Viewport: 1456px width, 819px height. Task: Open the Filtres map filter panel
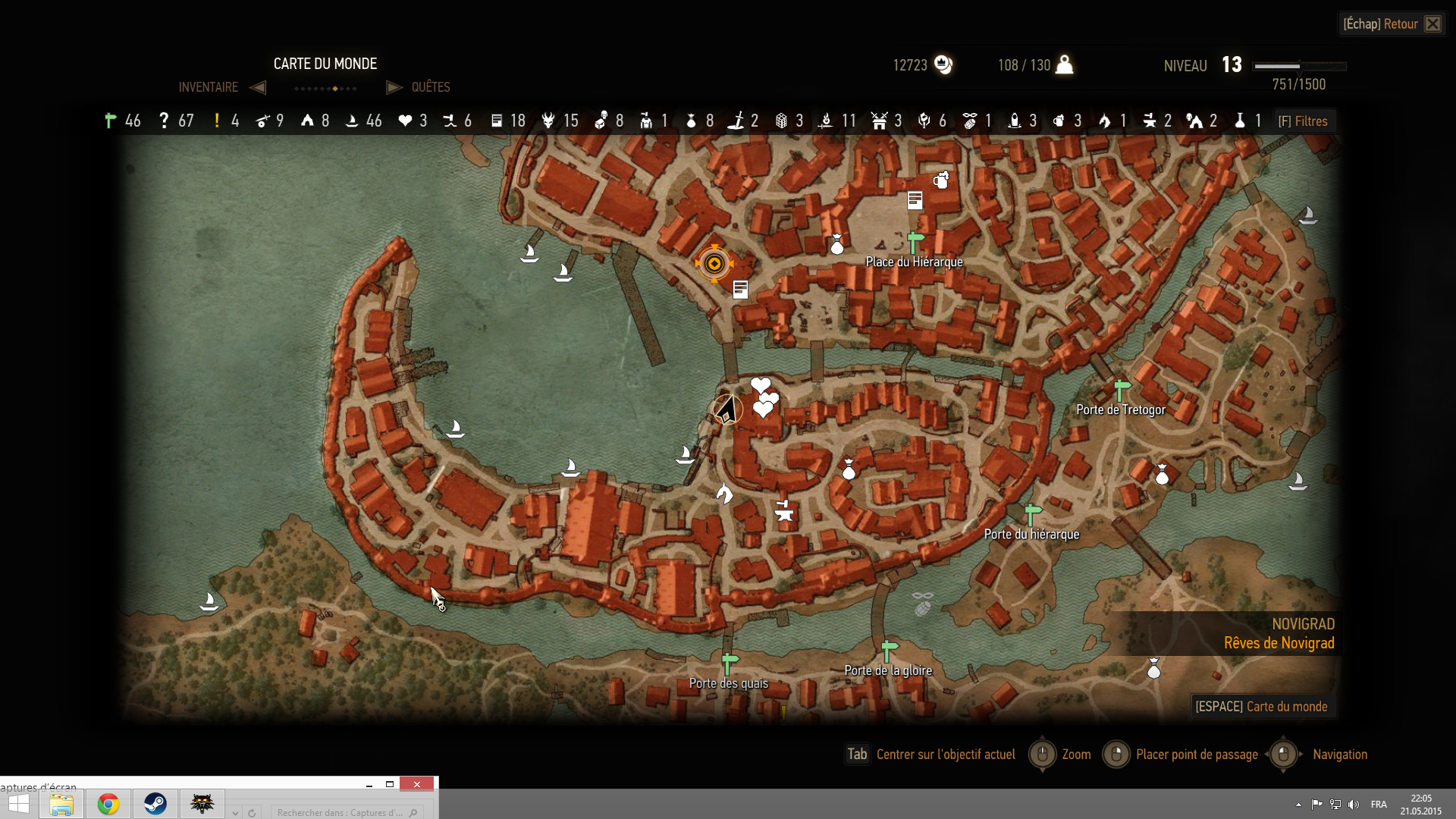1303,121
